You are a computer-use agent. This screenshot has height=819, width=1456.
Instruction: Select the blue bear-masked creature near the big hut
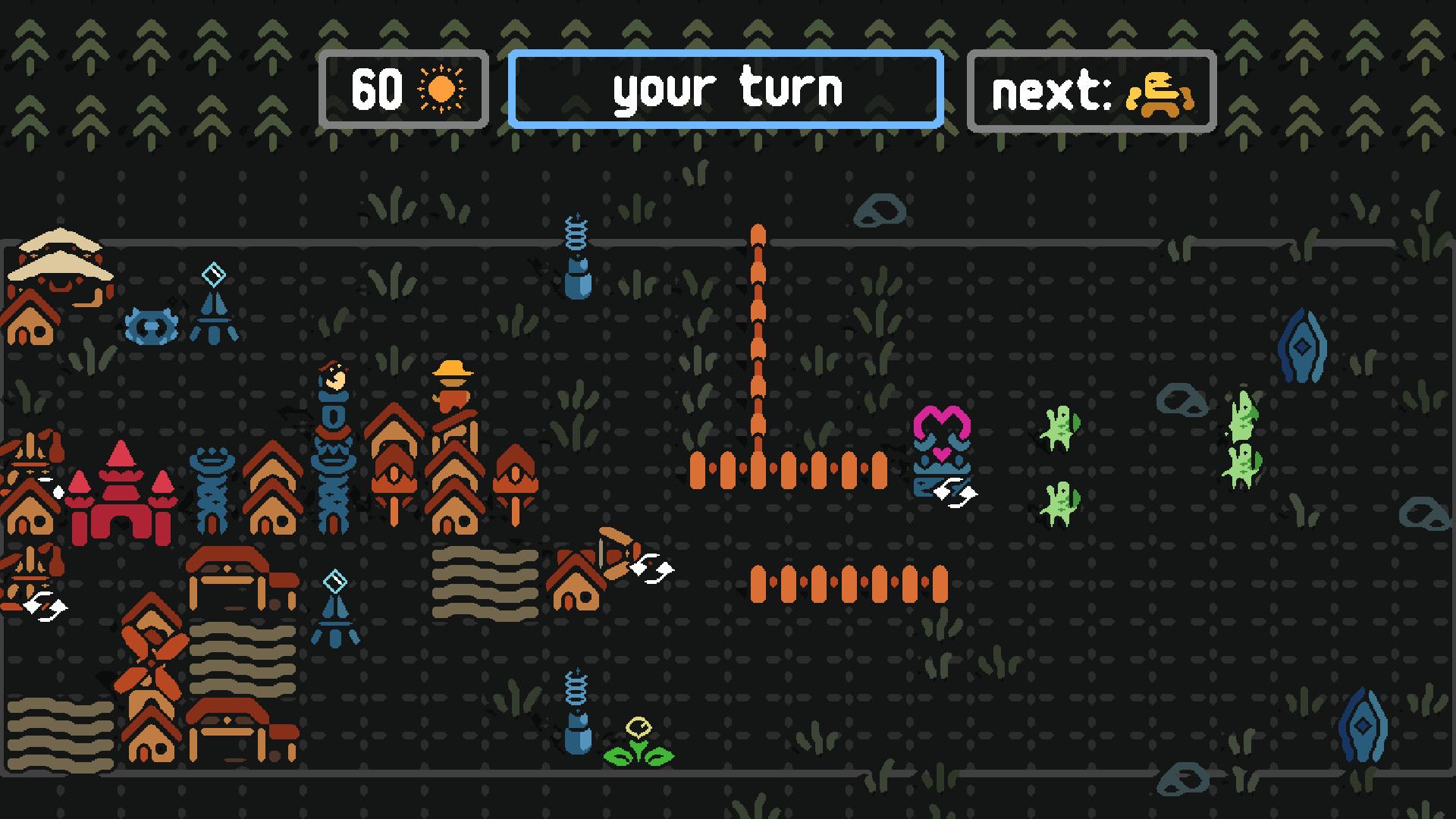pyautogui.click(x=152, y=325)
